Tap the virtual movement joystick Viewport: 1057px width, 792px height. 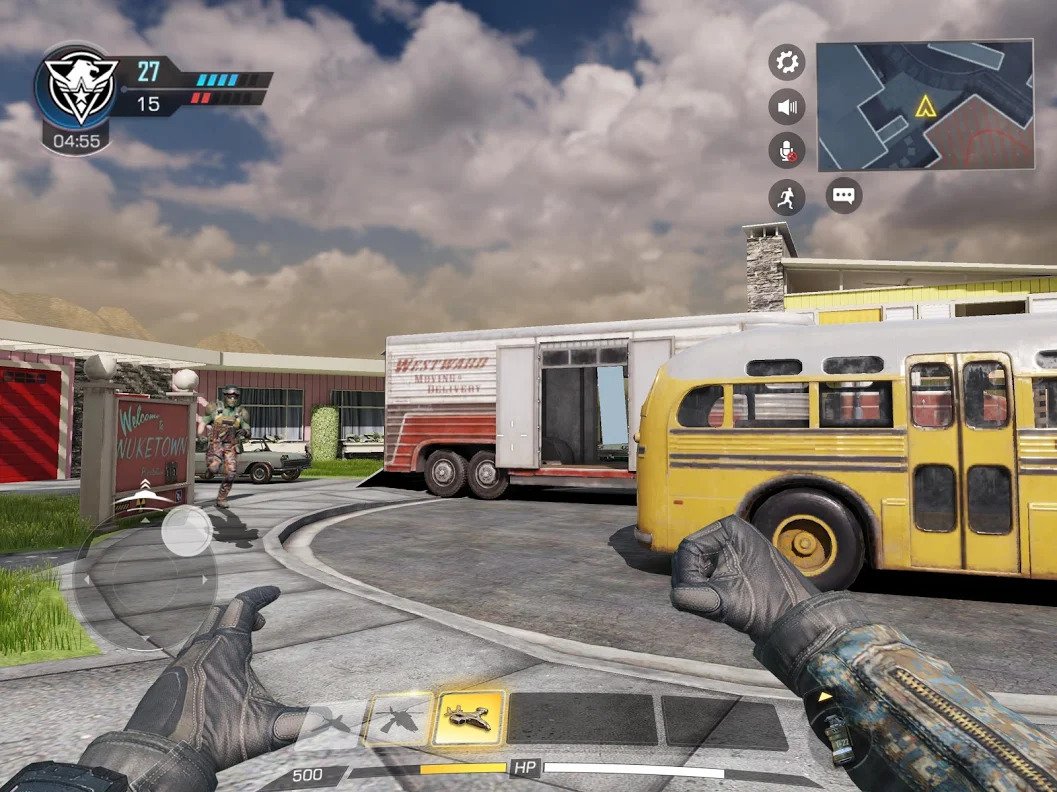coord(186,531)
